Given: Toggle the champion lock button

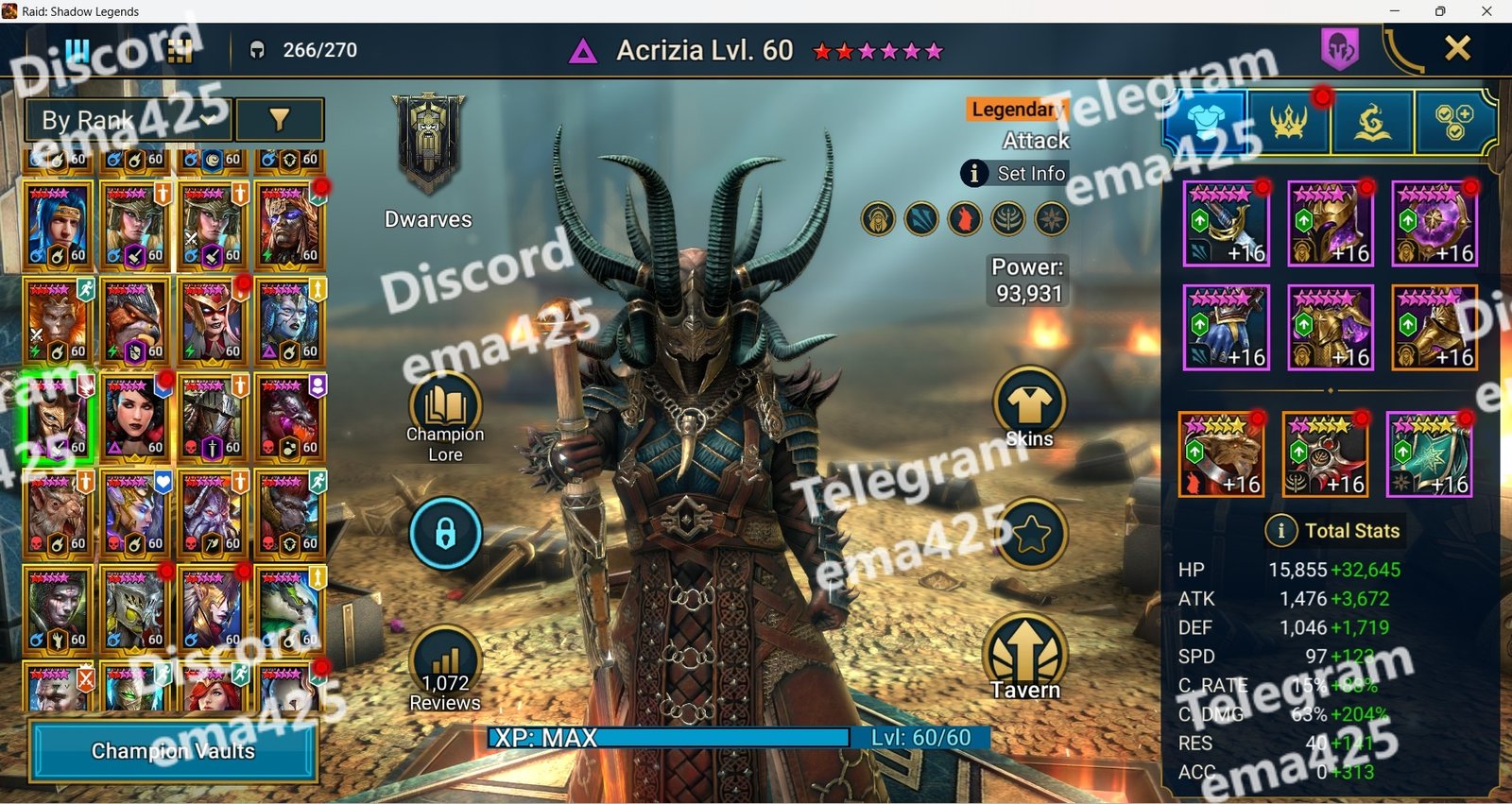Looking at the screenshot, I should [445, 534].
